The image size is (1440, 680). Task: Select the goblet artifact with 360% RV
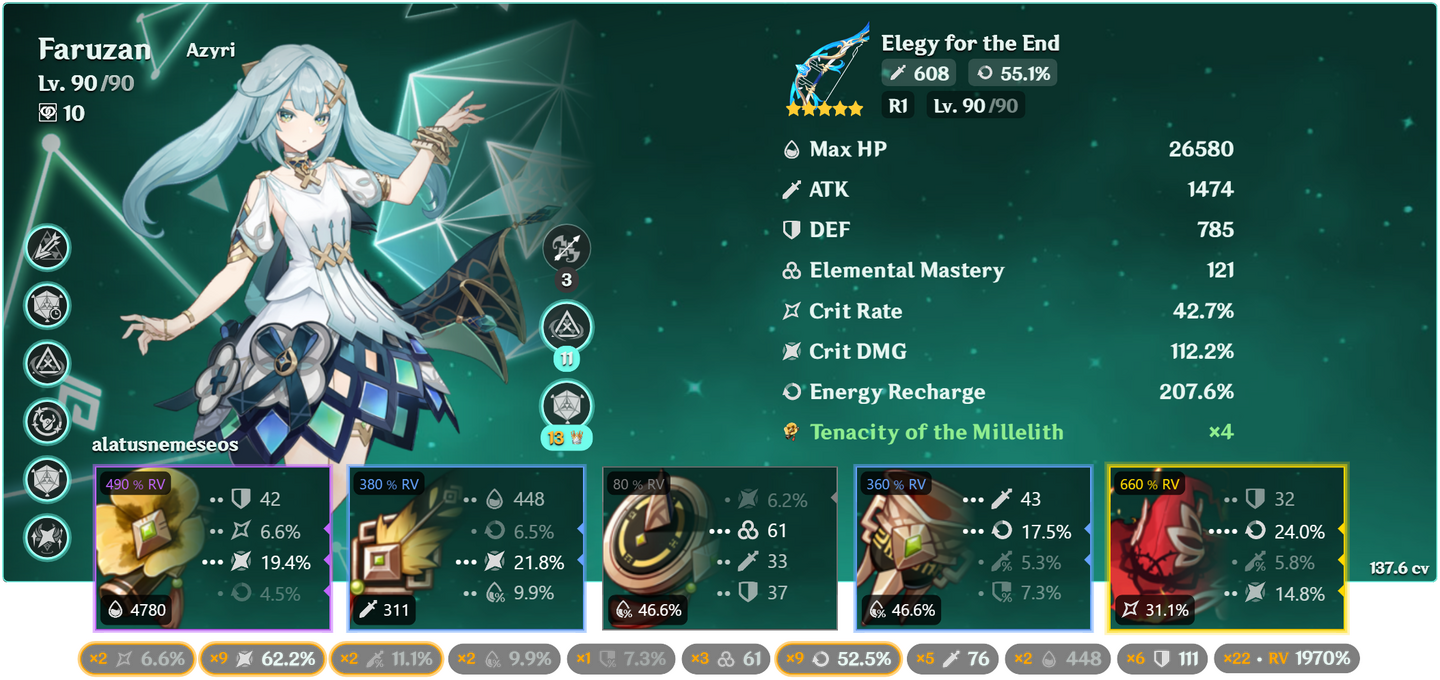pyautogui.click(x=972, y=549)
